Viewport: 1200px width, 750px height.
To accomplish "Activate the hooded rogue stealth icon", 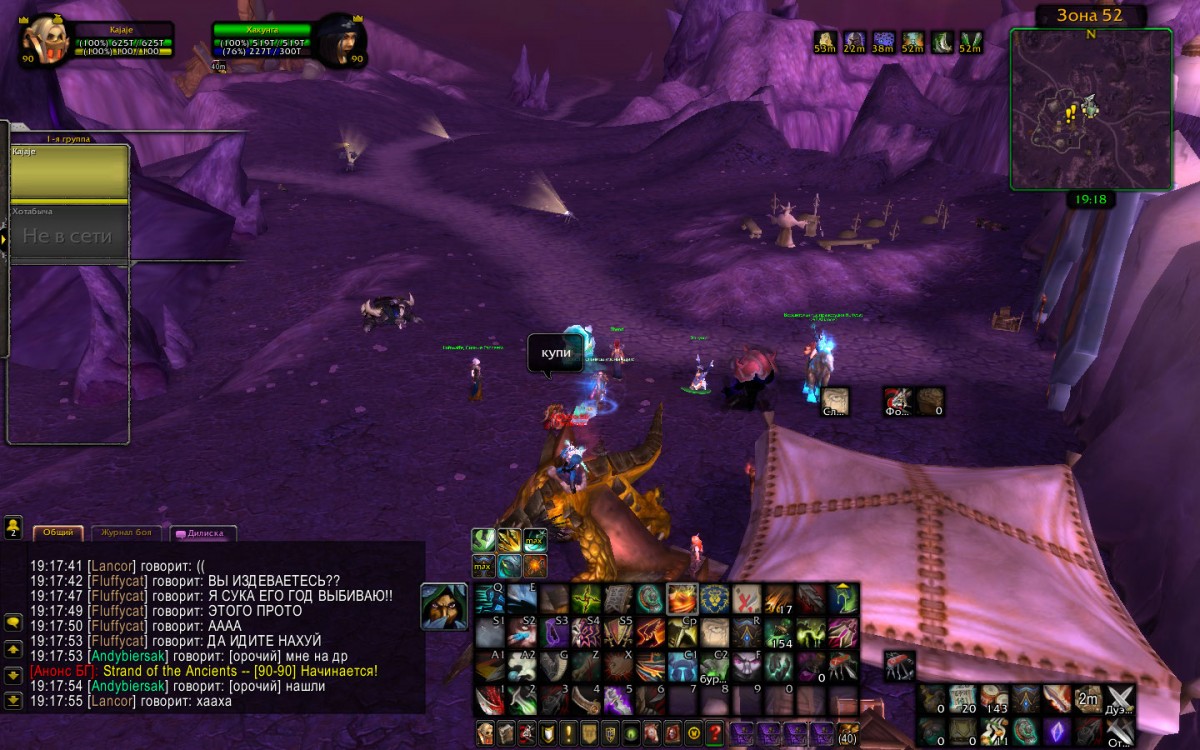I will coord(443,606).
